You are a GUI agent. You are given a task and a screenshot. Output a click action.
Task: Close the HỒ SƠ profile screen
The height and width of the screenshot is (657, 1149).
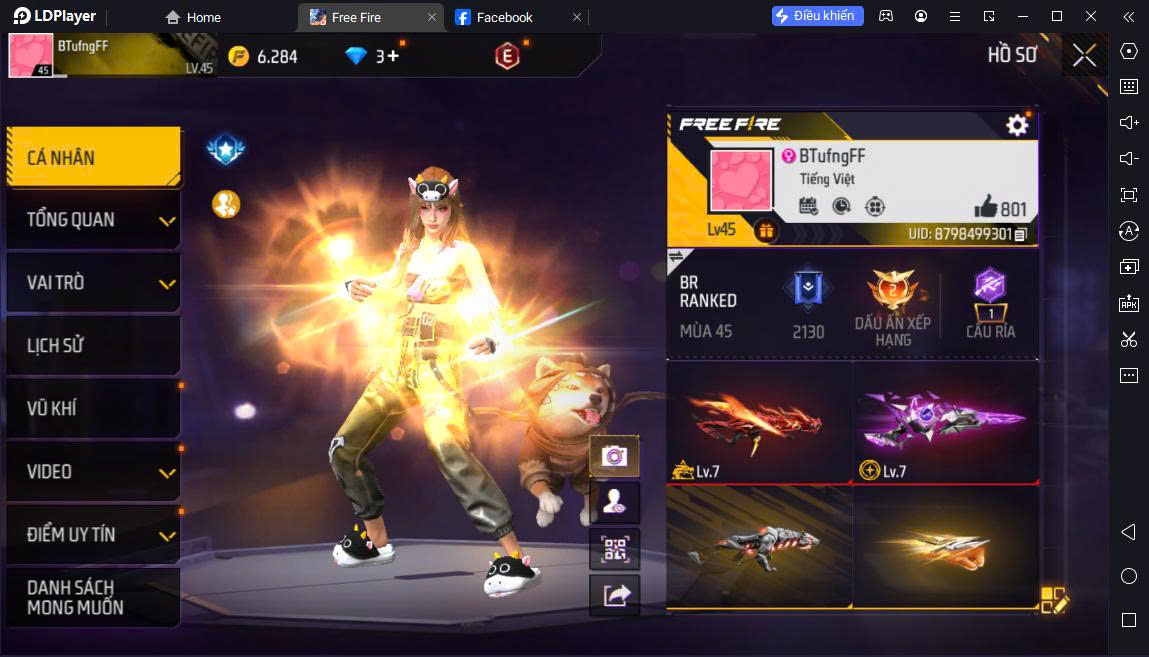coord(1084,56)
